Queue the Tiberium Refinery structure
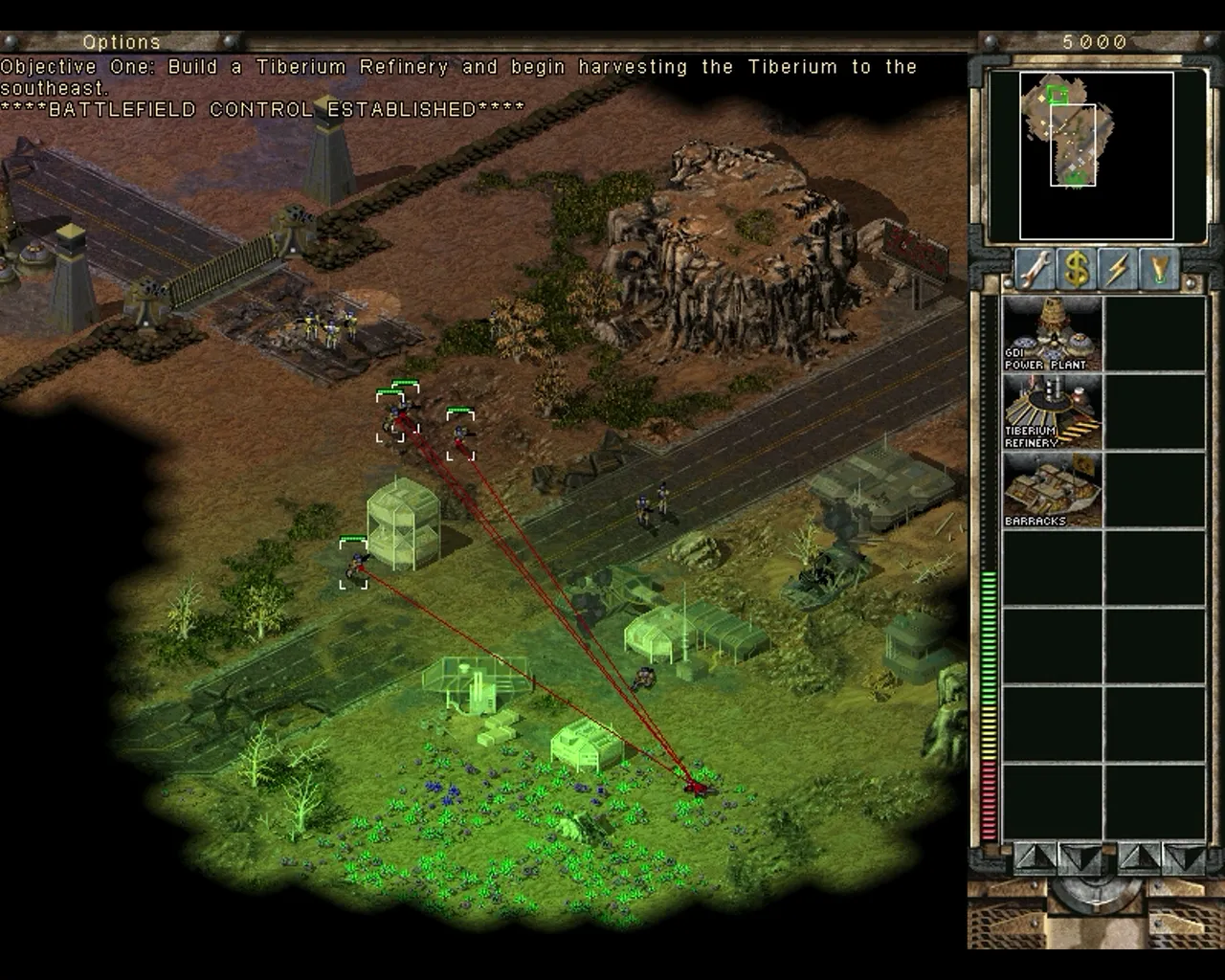 pyautogui.click(x=1052, y=412)
